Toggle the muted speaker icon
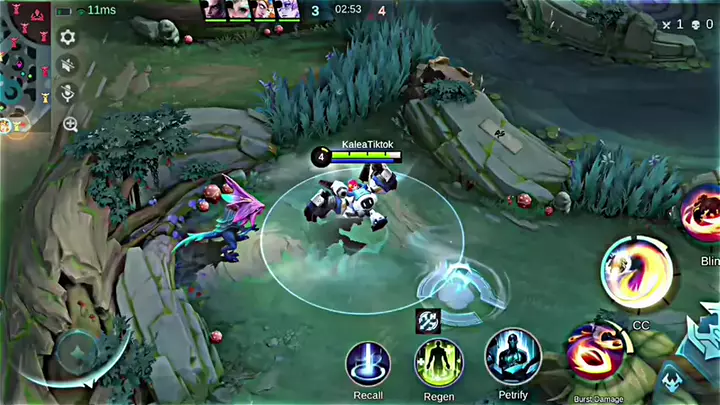This screenshot has width=720, height=405. (68, 66)
